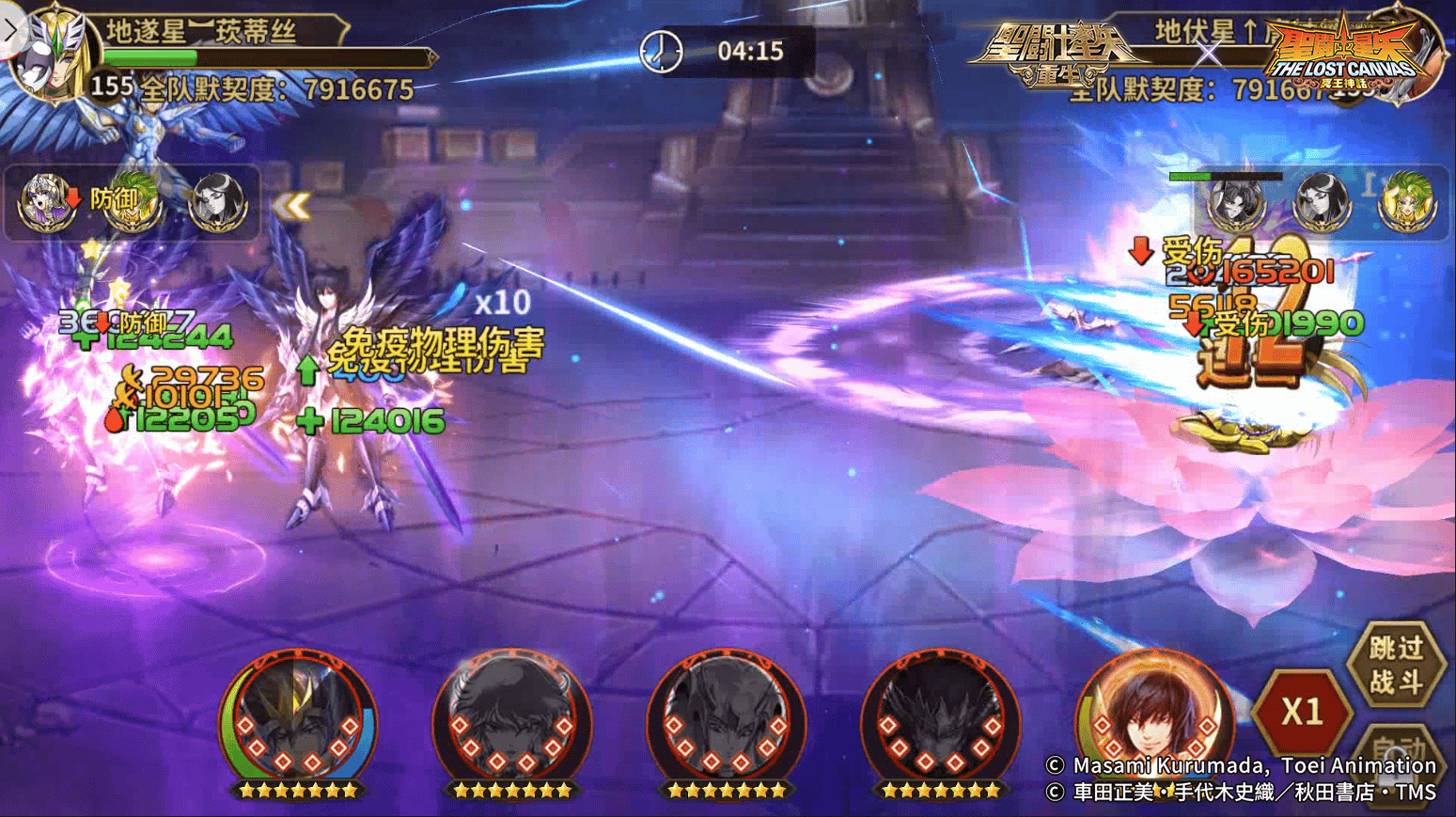Skip the battle with 跳过战斗
The width and height of the screenshot is (1456, 817).
pos(1396,663)
